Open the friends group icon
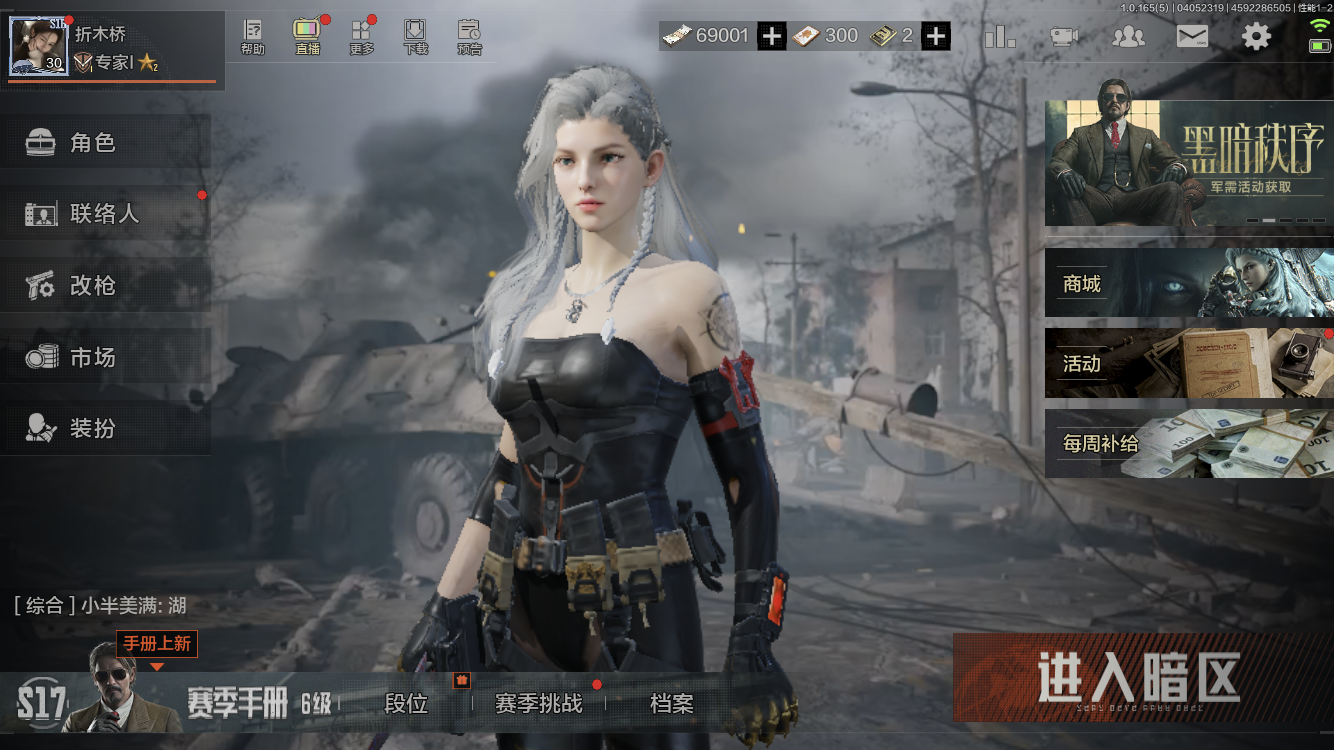The image size is (1334, 750). [x=1129, y=37]
